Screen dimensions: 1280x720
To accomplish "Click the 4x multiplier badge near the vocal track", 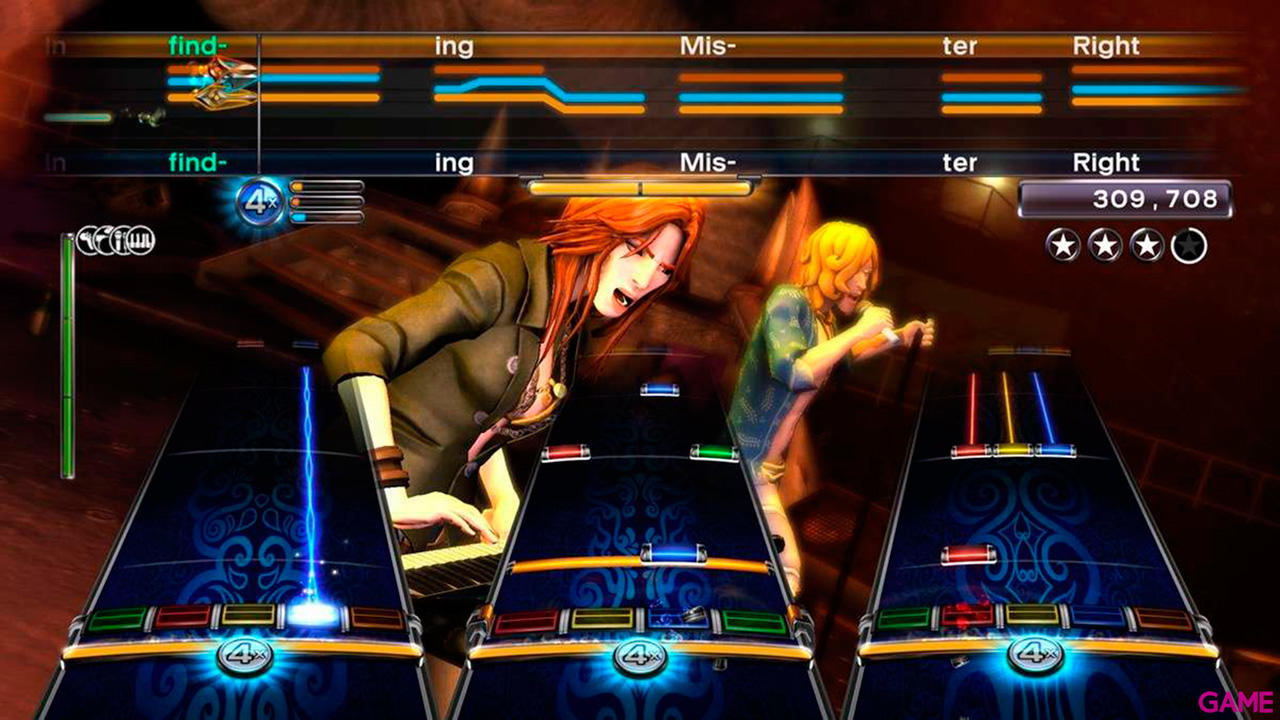I will point(259,198).
